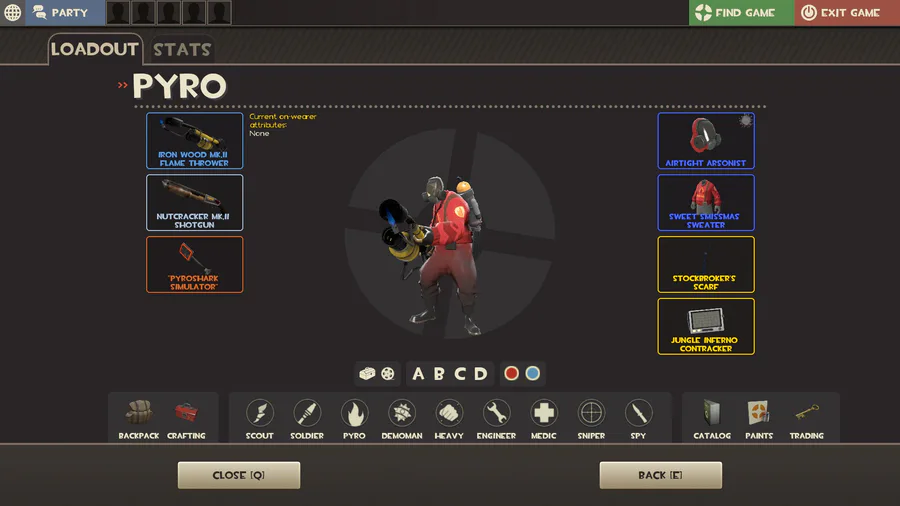Image resolution: width=900 pixels, height=506 pixels.
Task: Choose the Stockbroker's Scarf slot
Action: [706, 264]
